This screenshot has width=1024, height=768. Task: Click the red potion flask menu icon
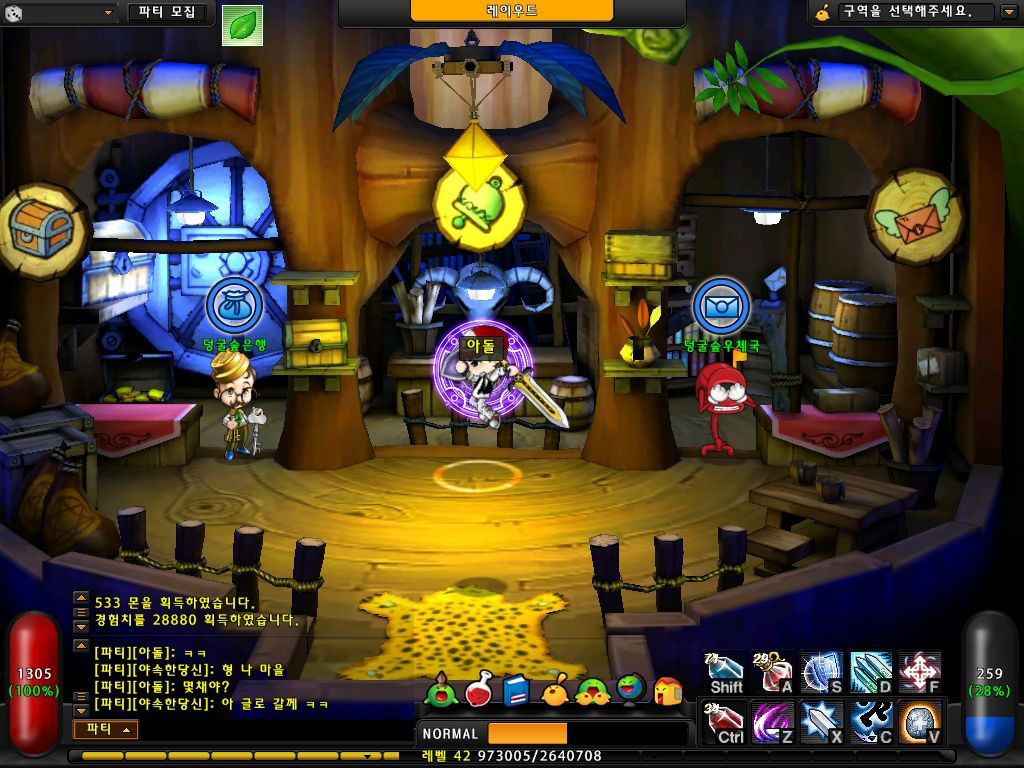coord(479,689)
